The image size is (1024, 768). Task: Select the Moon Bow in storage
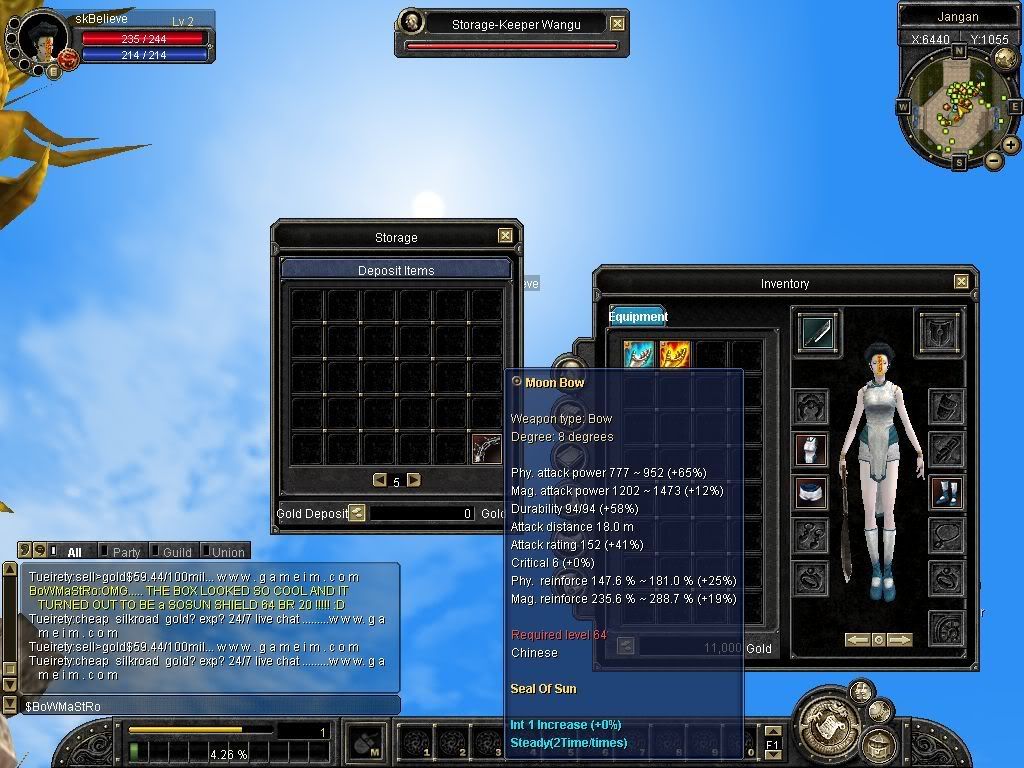[487, 448]
